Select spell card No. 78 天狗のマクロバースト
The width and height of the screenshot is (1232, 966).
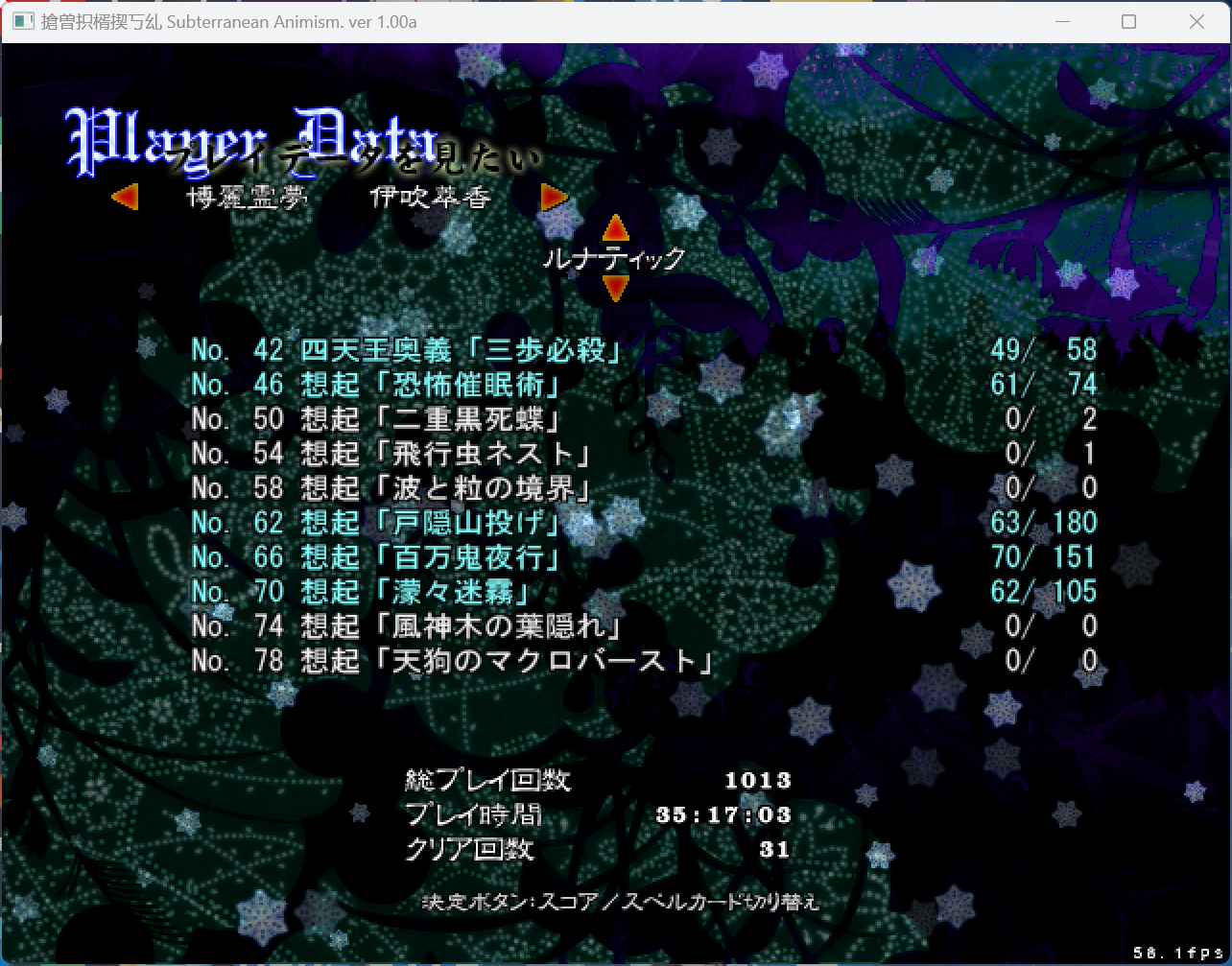[x=452, y=661]
